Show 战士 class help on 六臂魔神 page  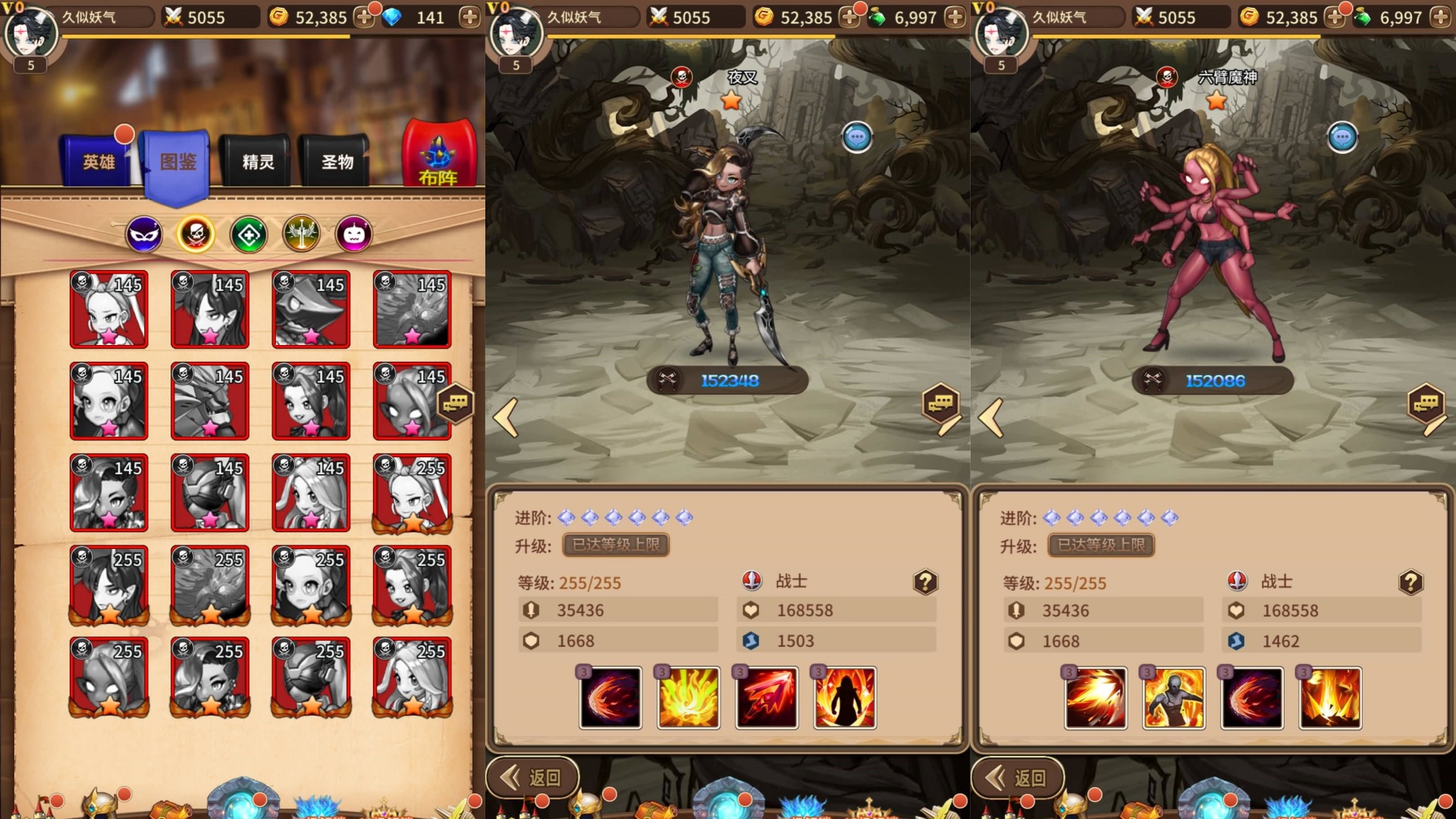click(1410, 582)
